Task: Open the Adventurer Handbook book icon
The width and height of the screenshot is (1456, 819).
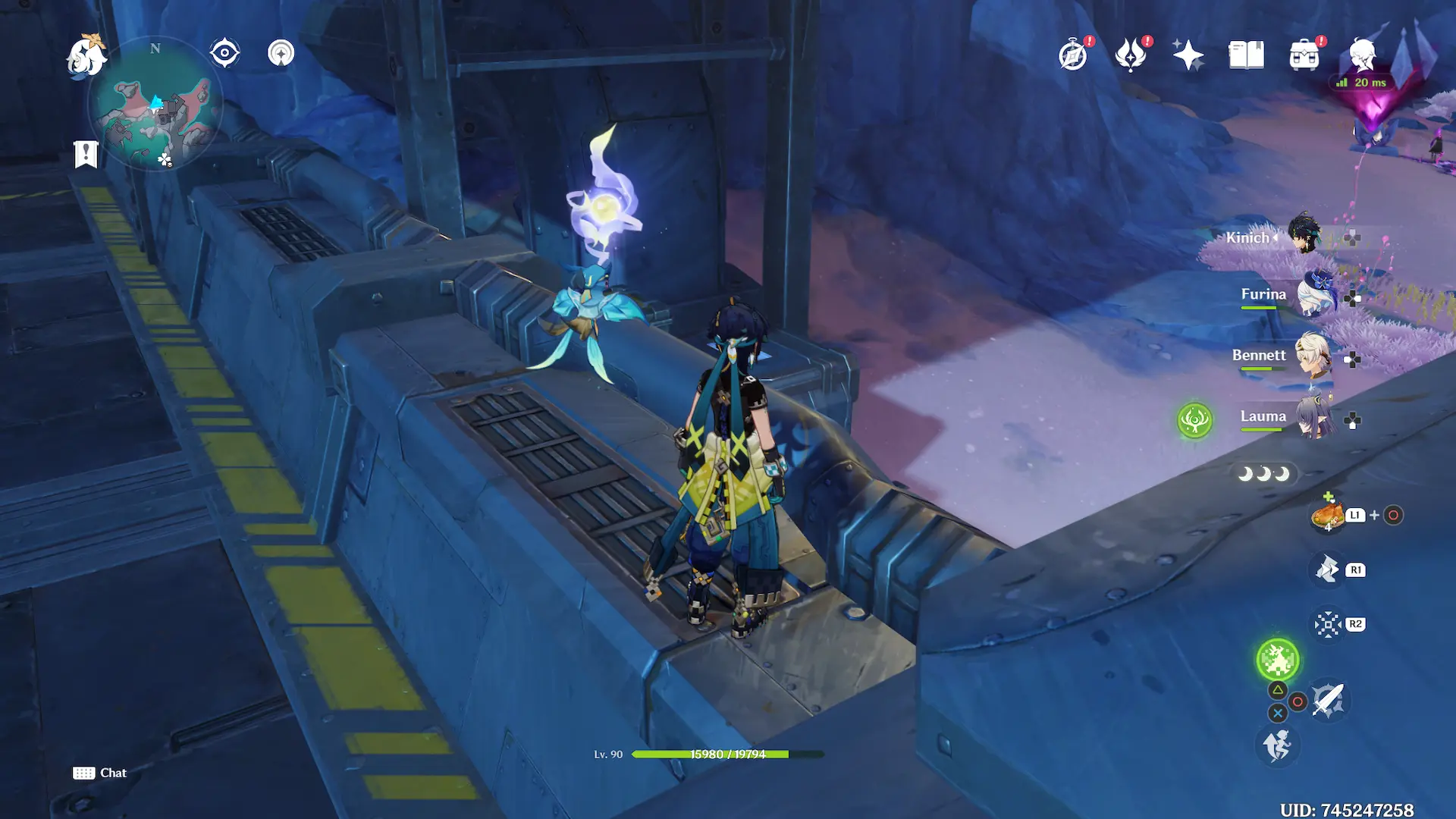Action: (1246, 55)
